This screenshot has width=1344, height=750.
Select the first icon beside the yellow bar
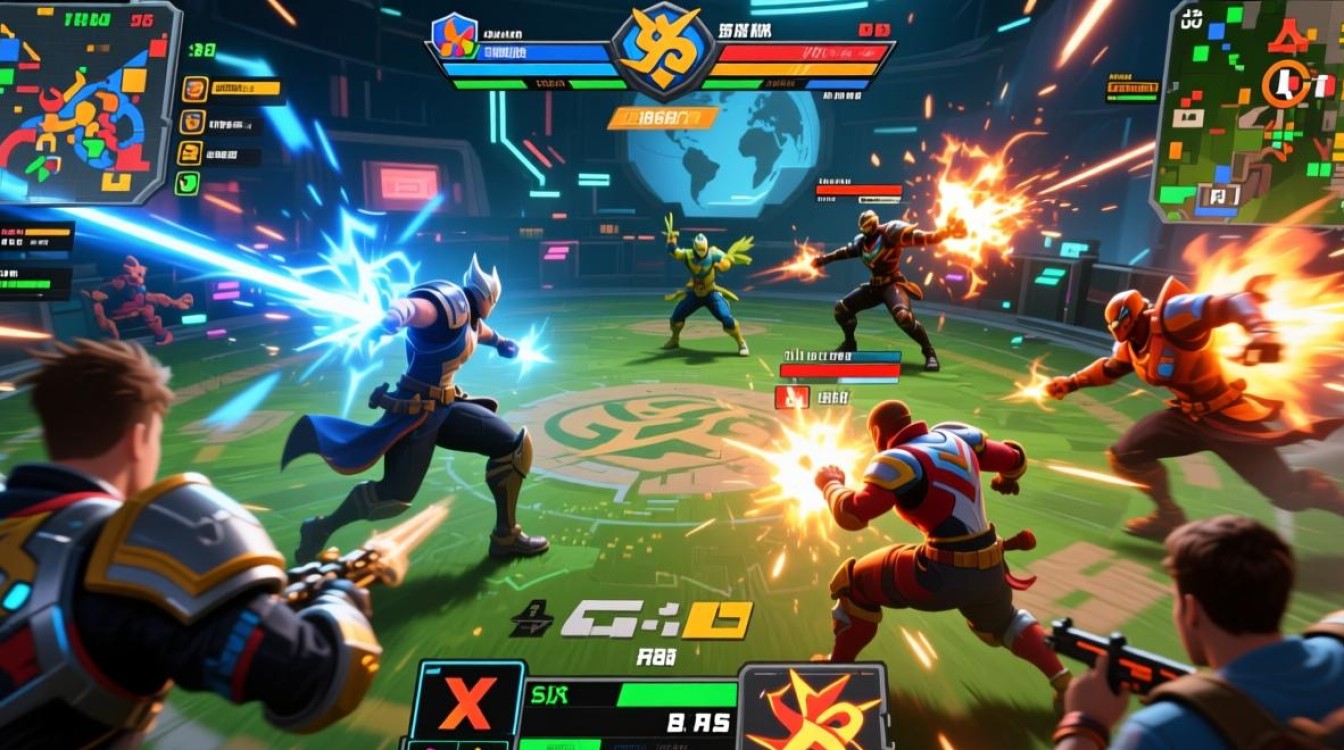[x=194, y=89]
